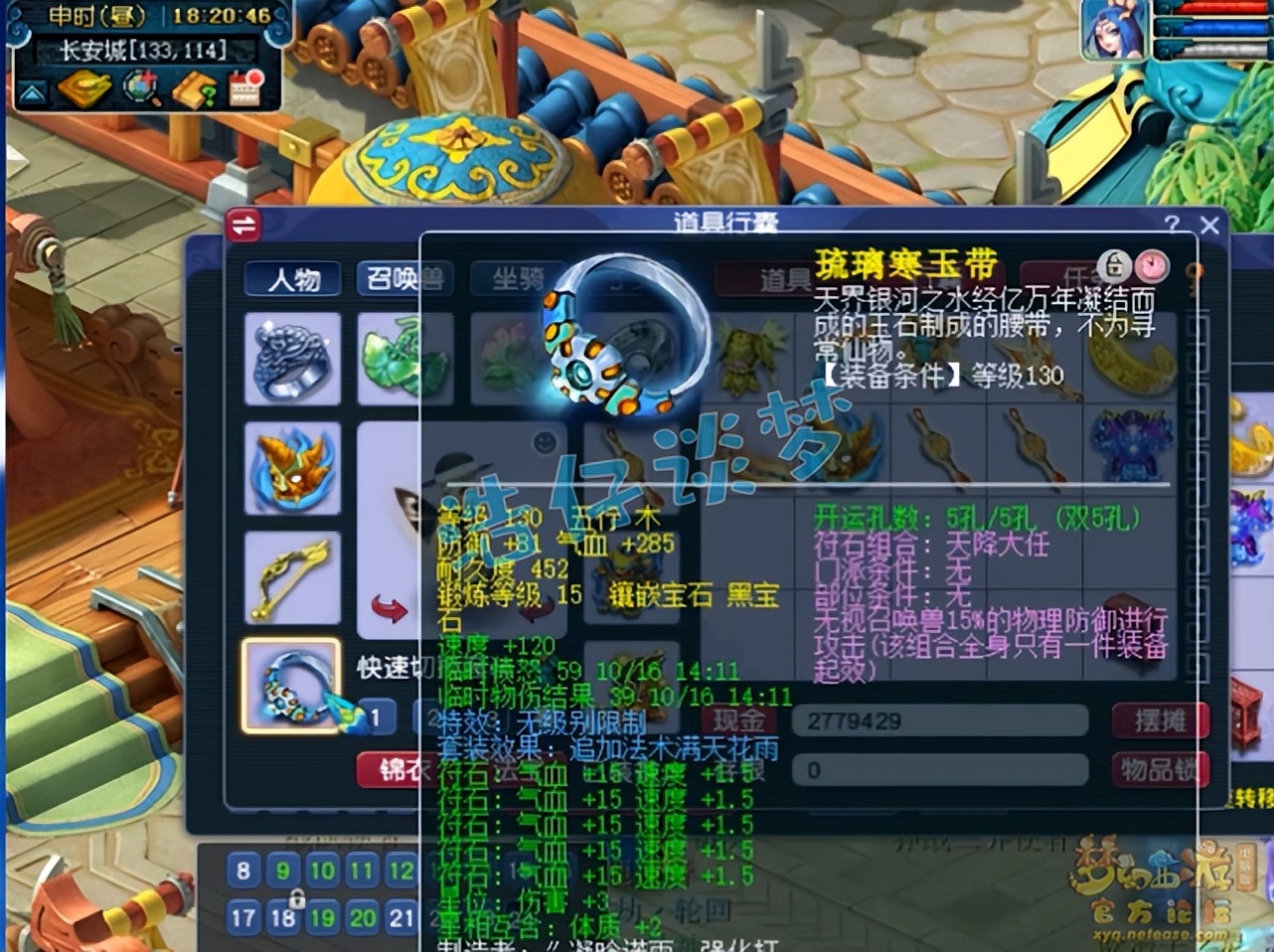This screenshot has width=1274, height=952.
Task: Click the pink clock icon on the belt tooltip
Action: 1153,265
